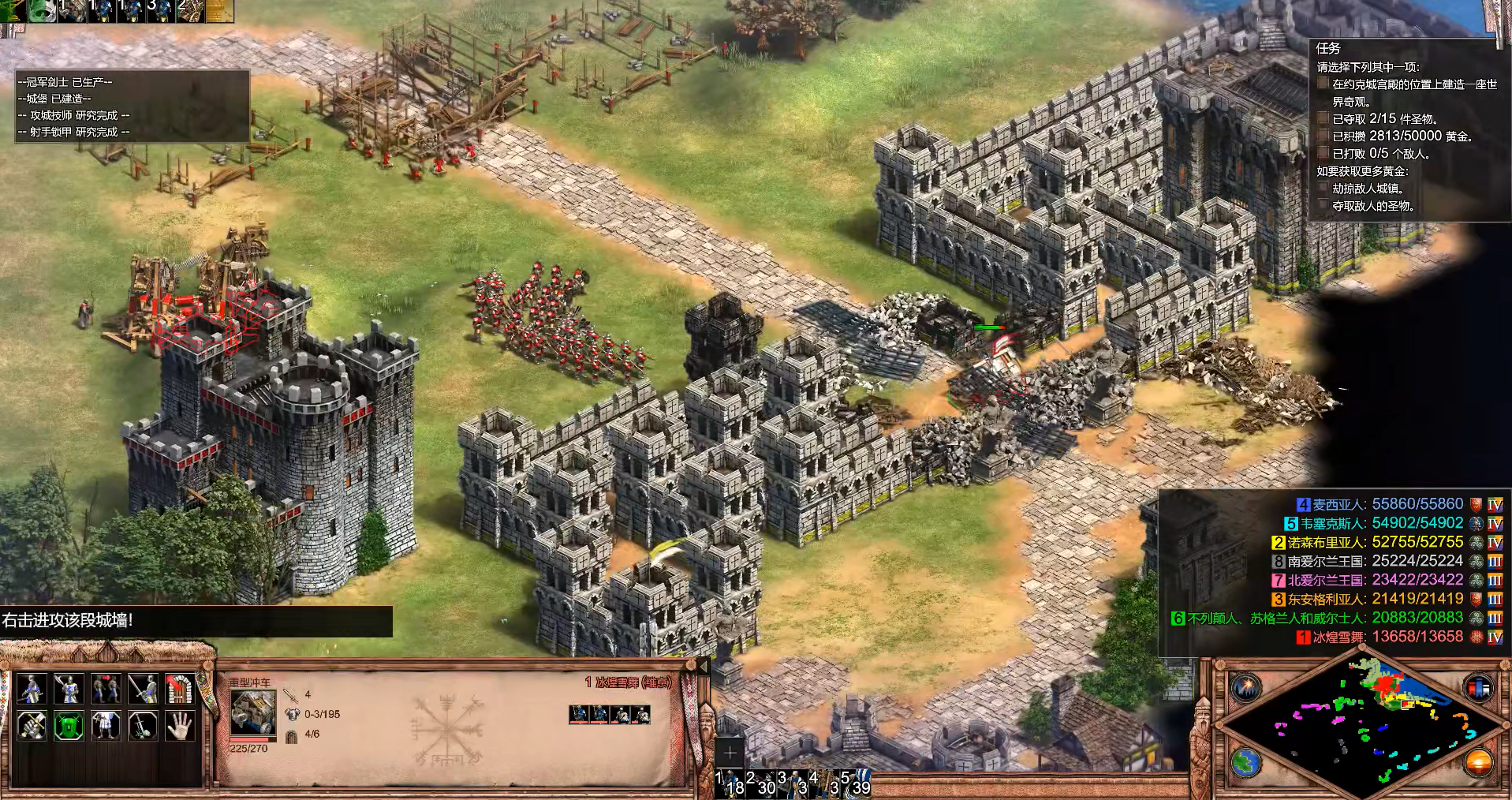Click the orange orb button beside the minimap
Image resolution: width=1512 pixels, height=800 pixels.
pos(1477,763)
